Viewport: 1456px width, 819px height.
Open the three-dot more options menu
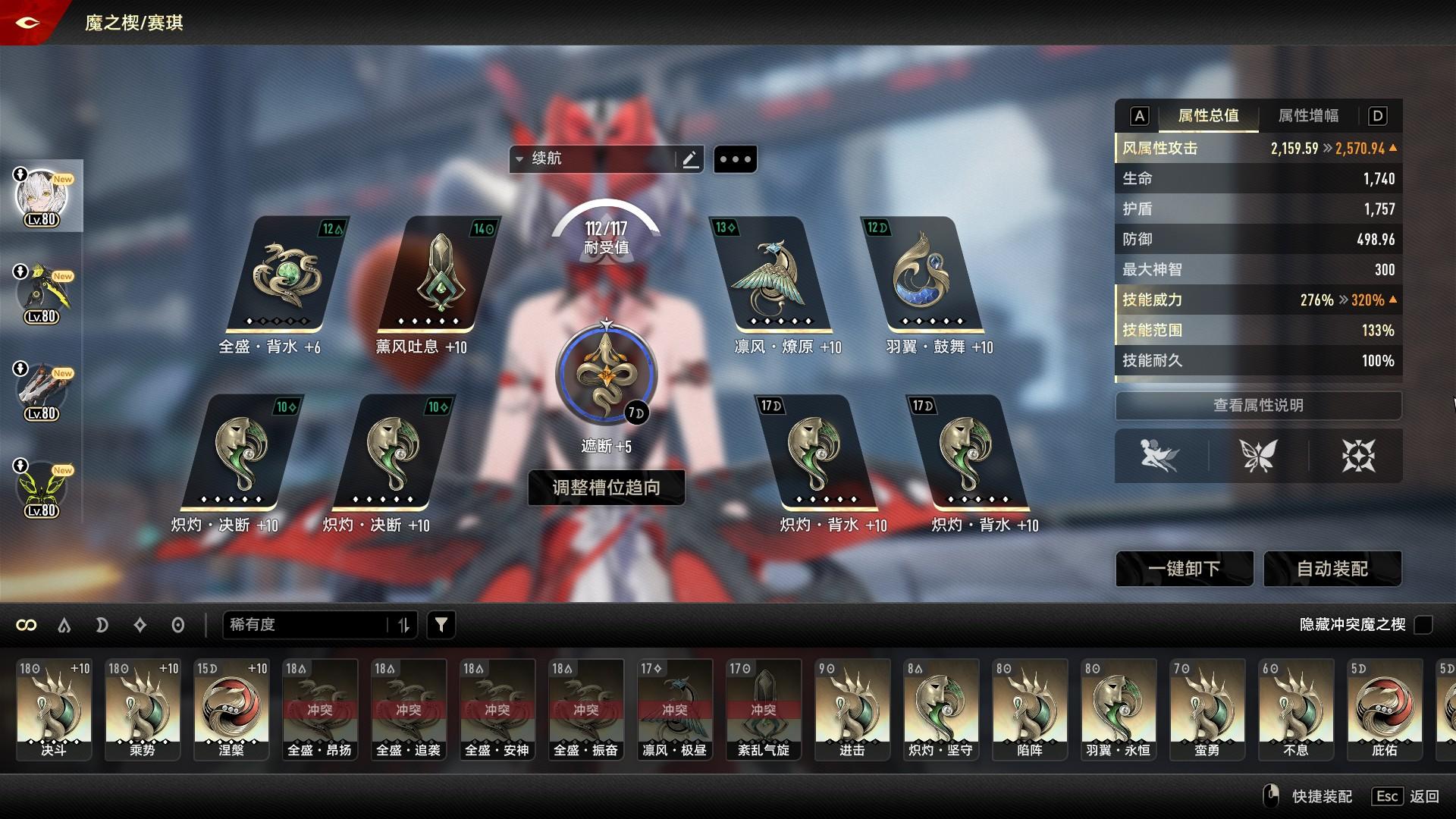[x=735, y=159]
